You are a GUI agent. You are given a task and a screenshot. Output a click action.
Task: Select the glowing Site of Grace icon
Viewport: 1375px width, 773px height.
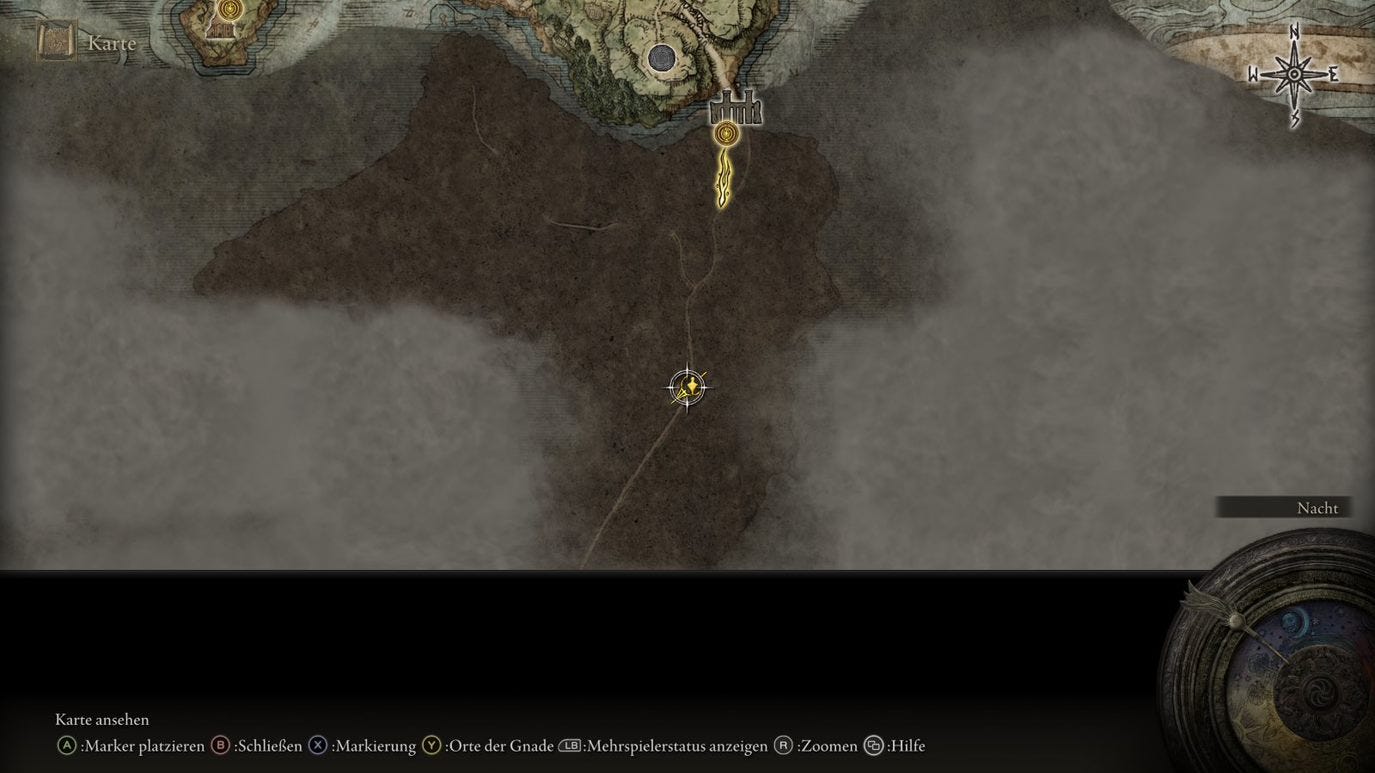point(726,131)
